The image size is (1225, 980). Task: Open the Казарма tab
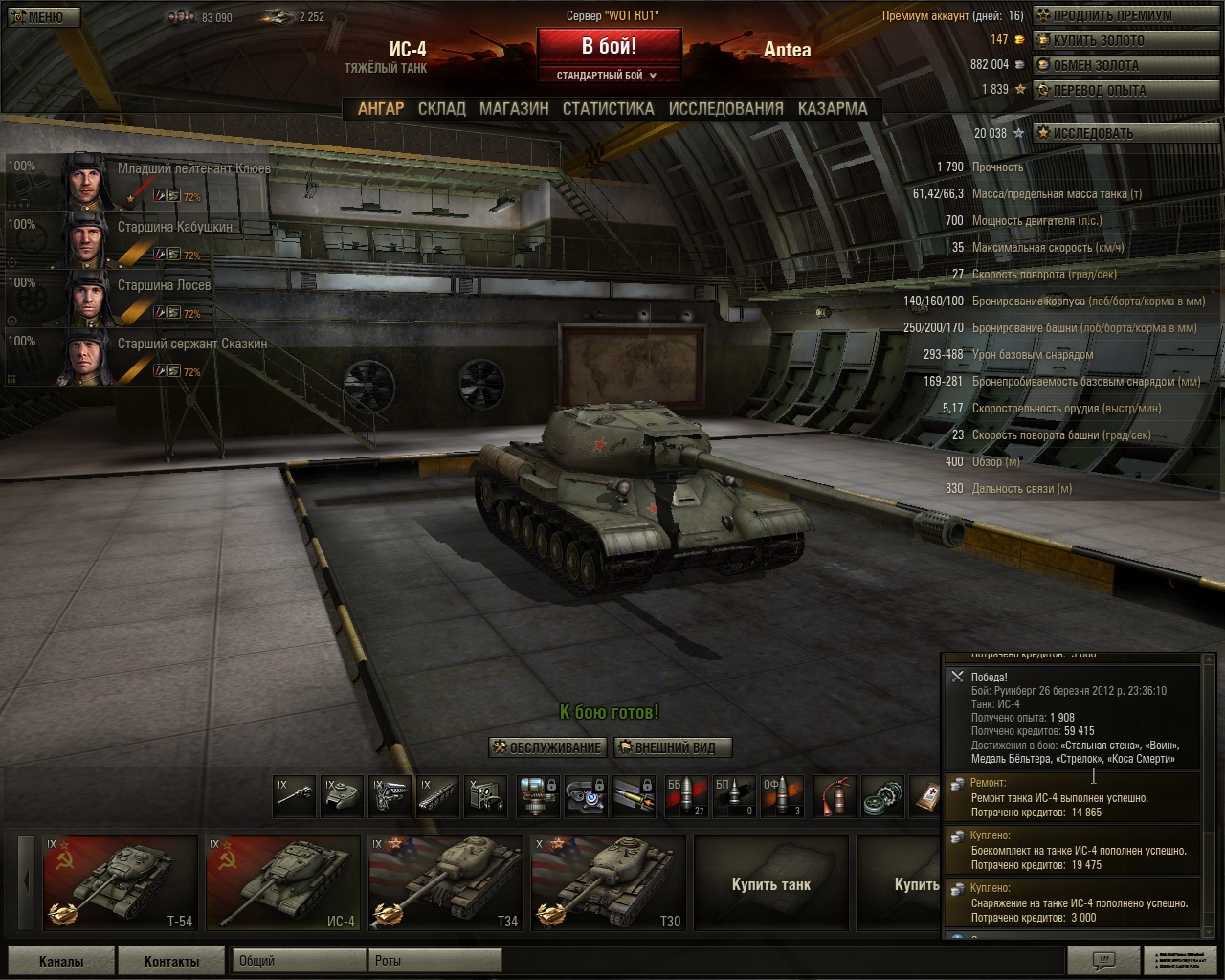[x=833, y=109]
